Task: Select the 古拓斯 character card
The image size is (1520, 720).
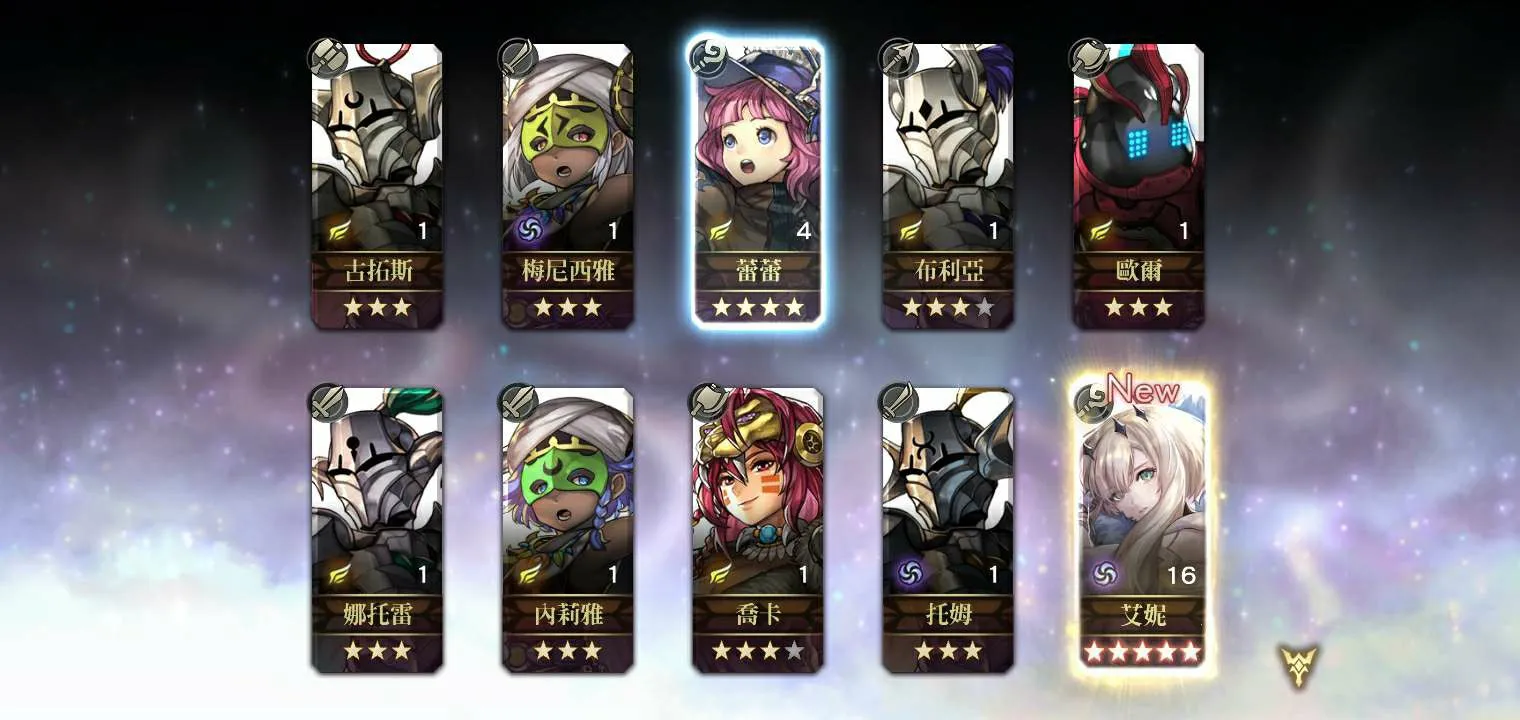Action: [377, 186]
